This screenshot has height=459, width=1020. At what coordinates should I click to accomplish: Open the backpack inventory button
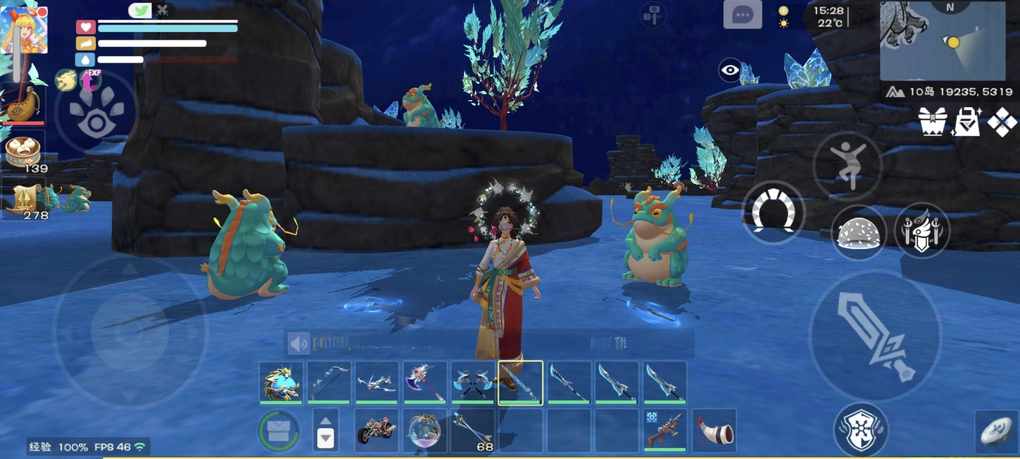click(279, 431)
